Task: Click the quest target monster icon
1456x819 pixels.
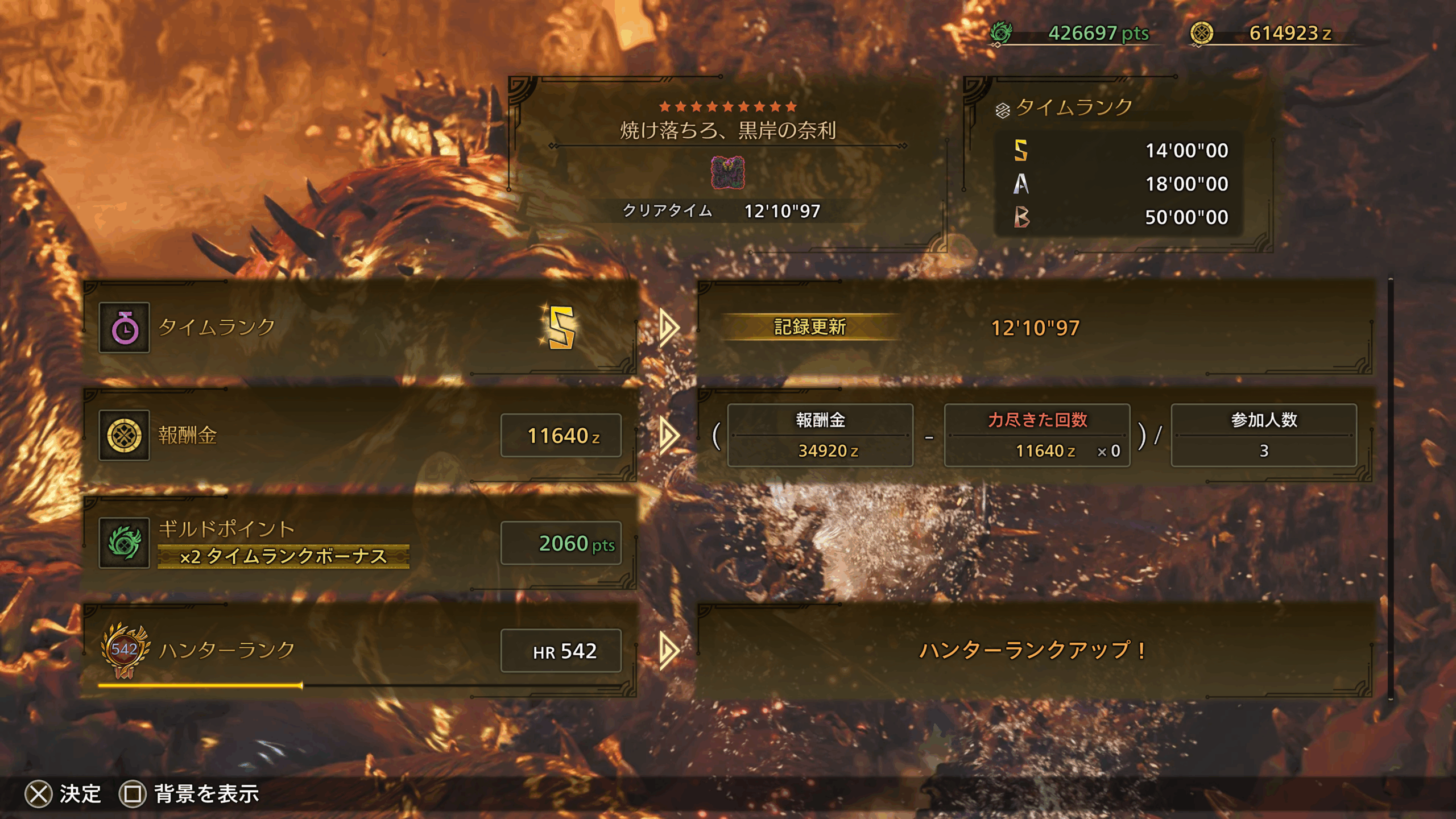Action: click(727, 173)
